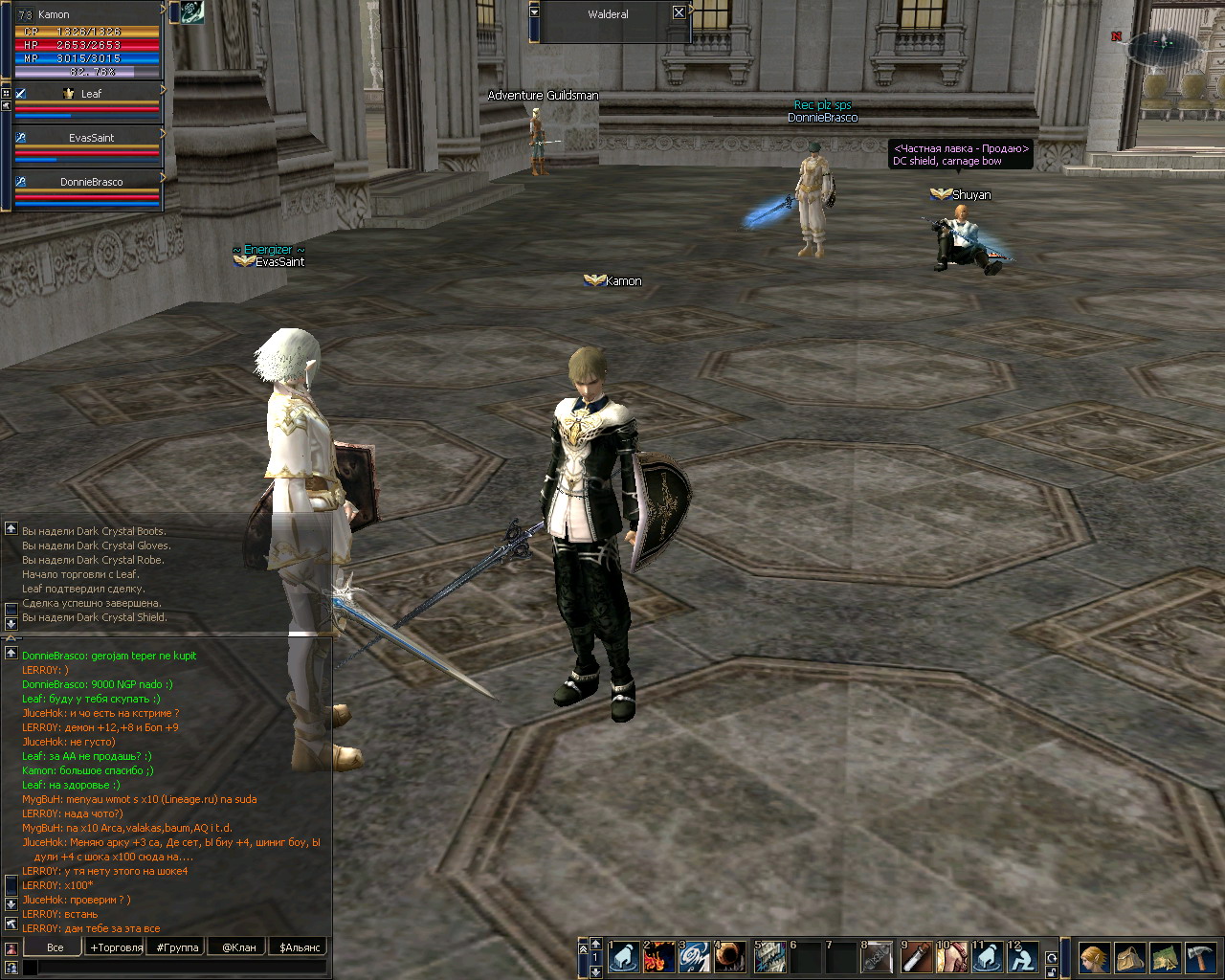This screenshot has width=1225, height=980.
Task: Open the character status face icon
Action: (x=1094, y=957)
